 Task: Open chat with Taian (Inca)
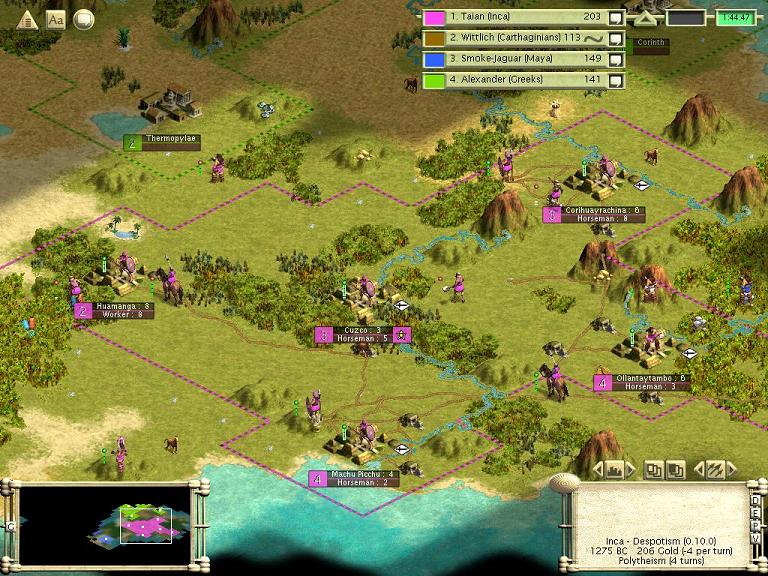click(x=616, y=17)
